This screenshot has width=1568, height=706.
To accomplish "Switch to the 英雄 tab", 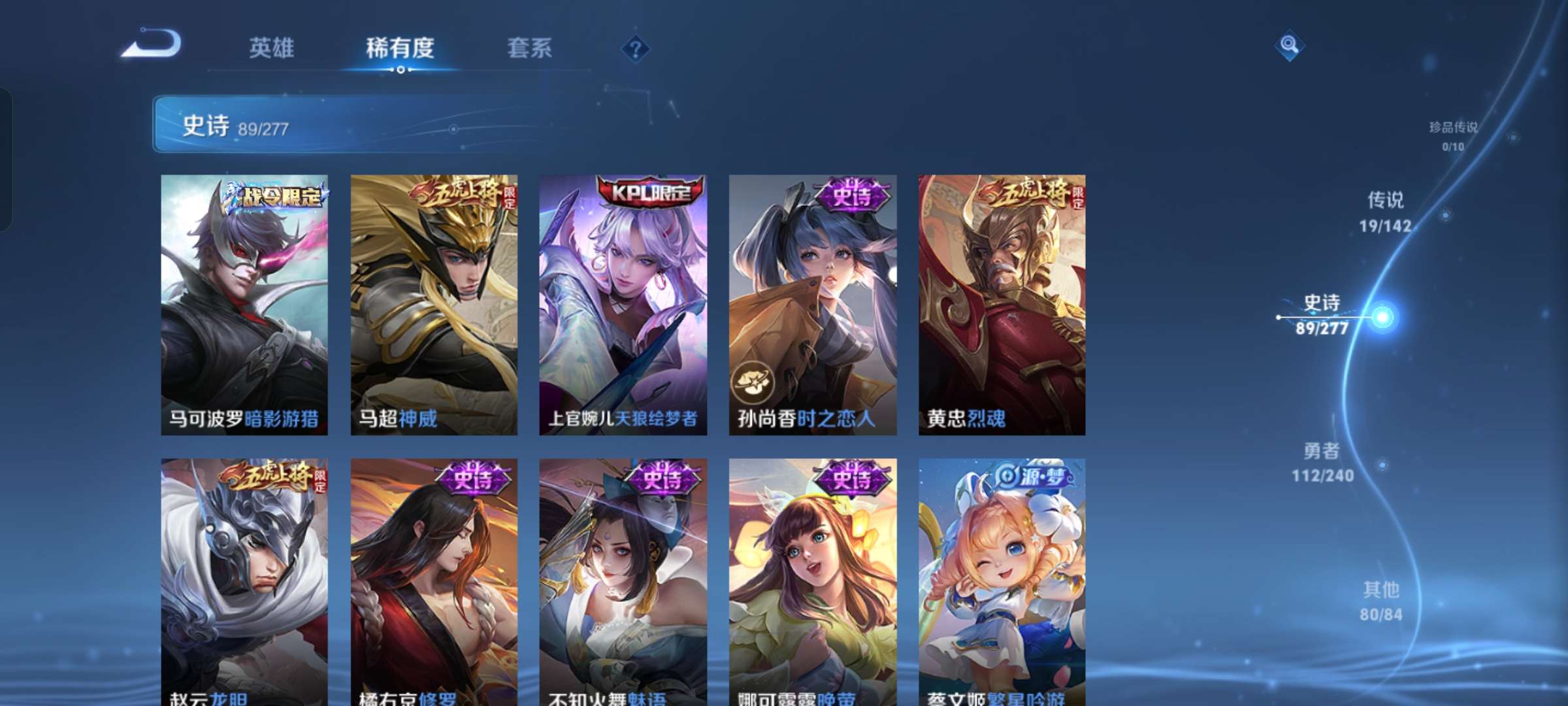I will pos(272,48).
